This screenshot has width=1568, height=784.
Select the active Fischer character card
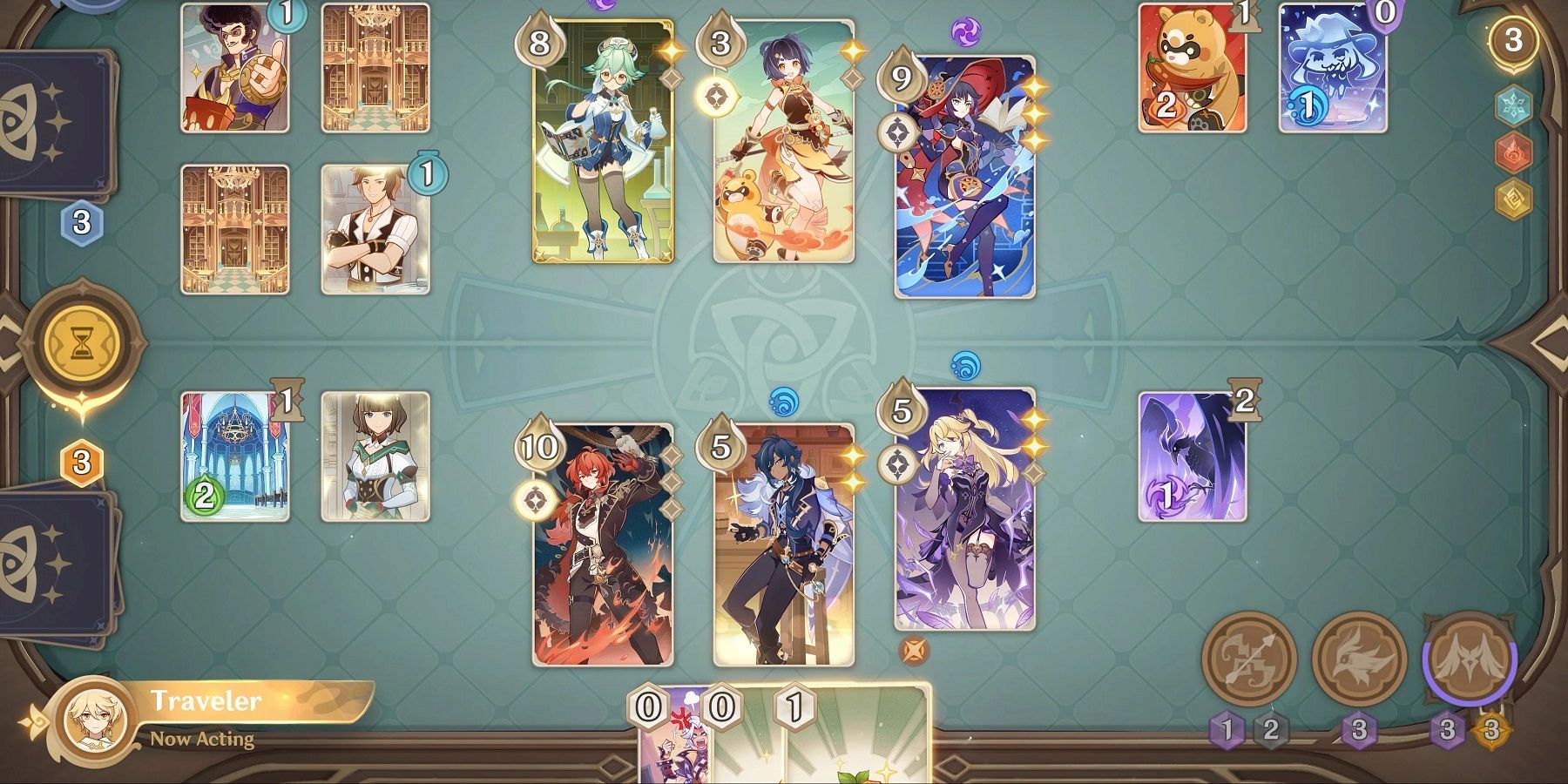pyautogui.click(x=964, y=510)
